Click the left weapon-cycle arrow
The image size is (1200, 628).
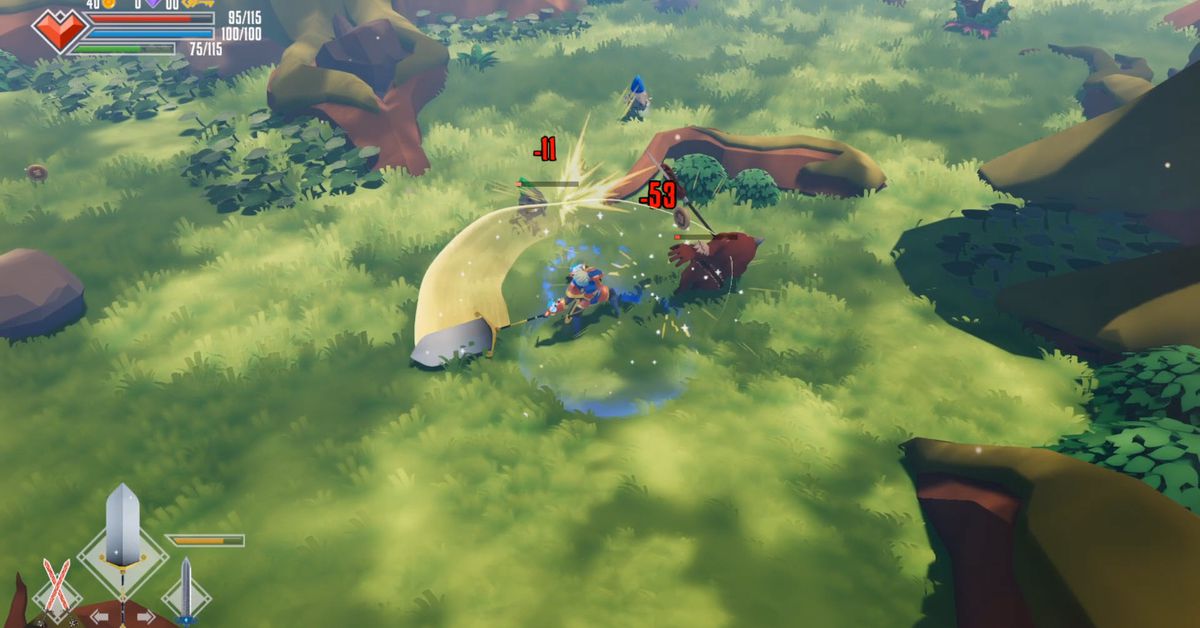point(100,617)
